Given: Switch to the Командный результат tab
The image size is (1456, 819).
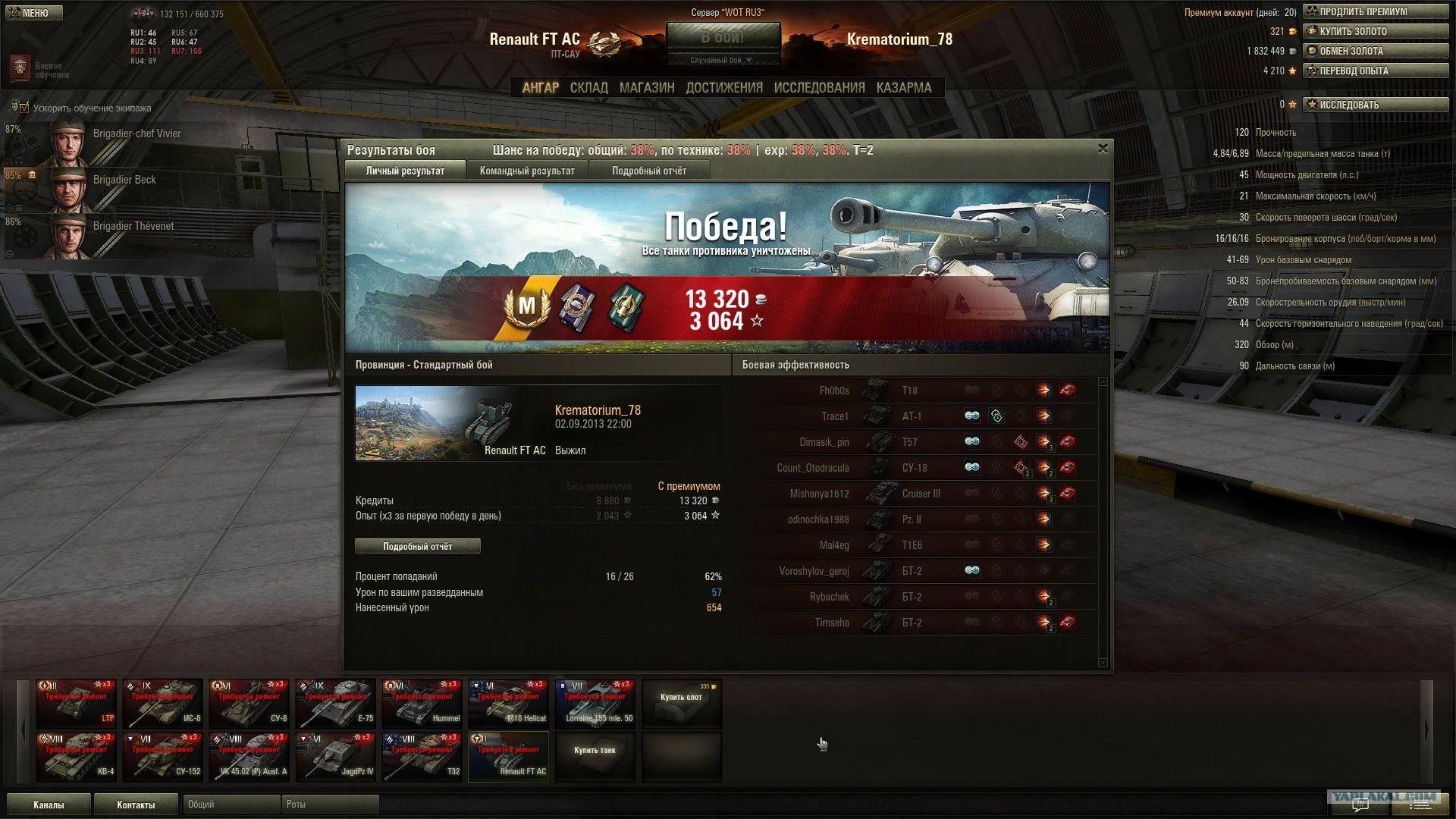Looking at the screenshot, I should [x=527, y=171].
